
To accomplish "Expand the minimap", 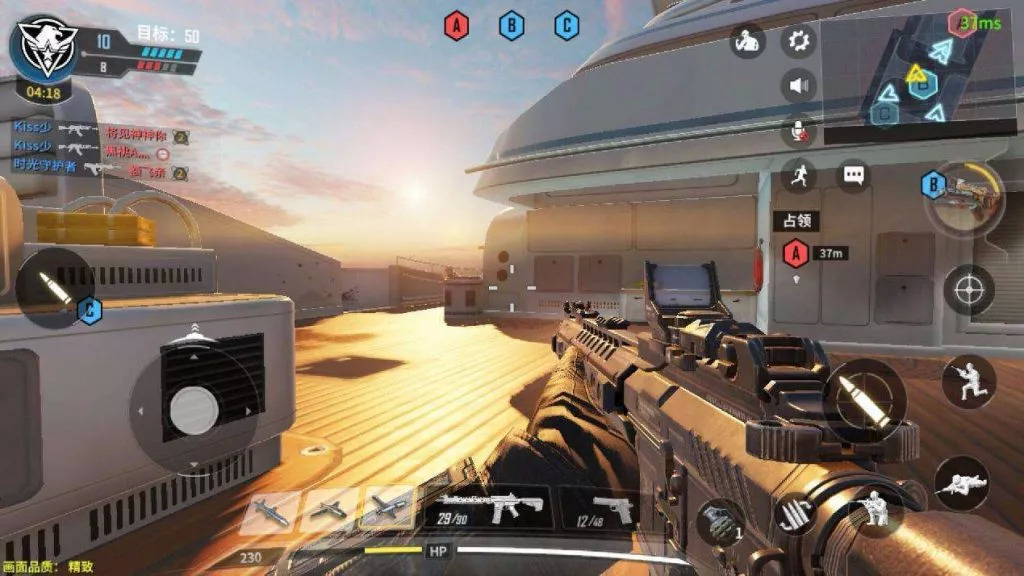I will (920, 70).
